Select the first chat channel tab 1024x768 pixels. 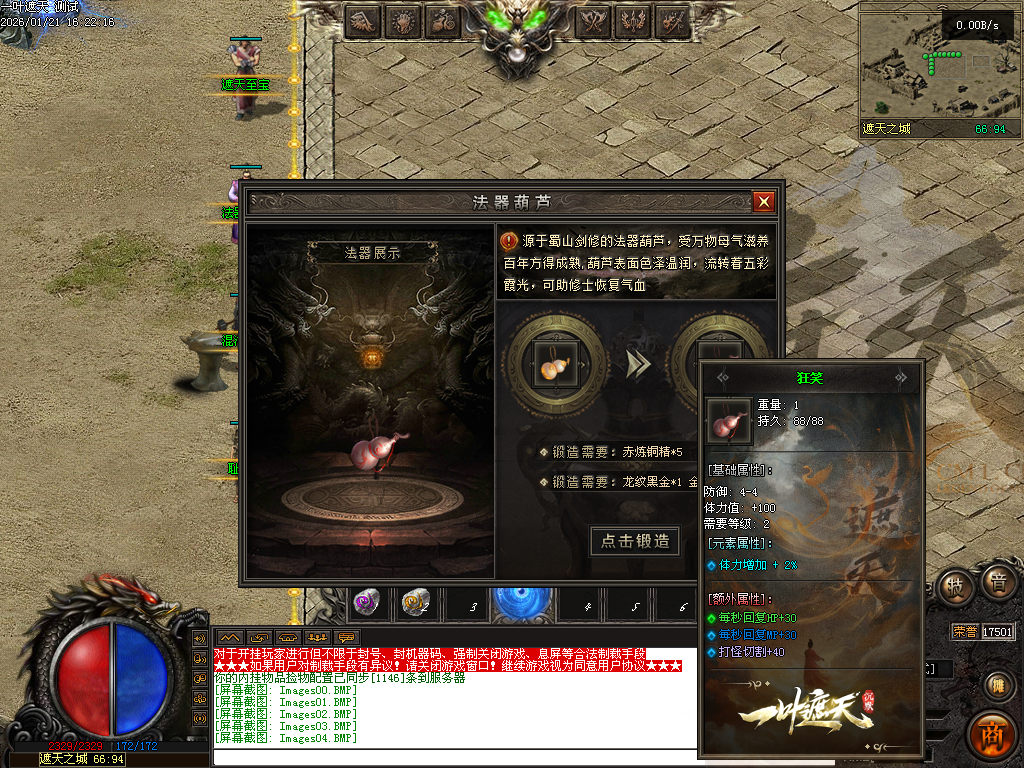tap(231, 636)
